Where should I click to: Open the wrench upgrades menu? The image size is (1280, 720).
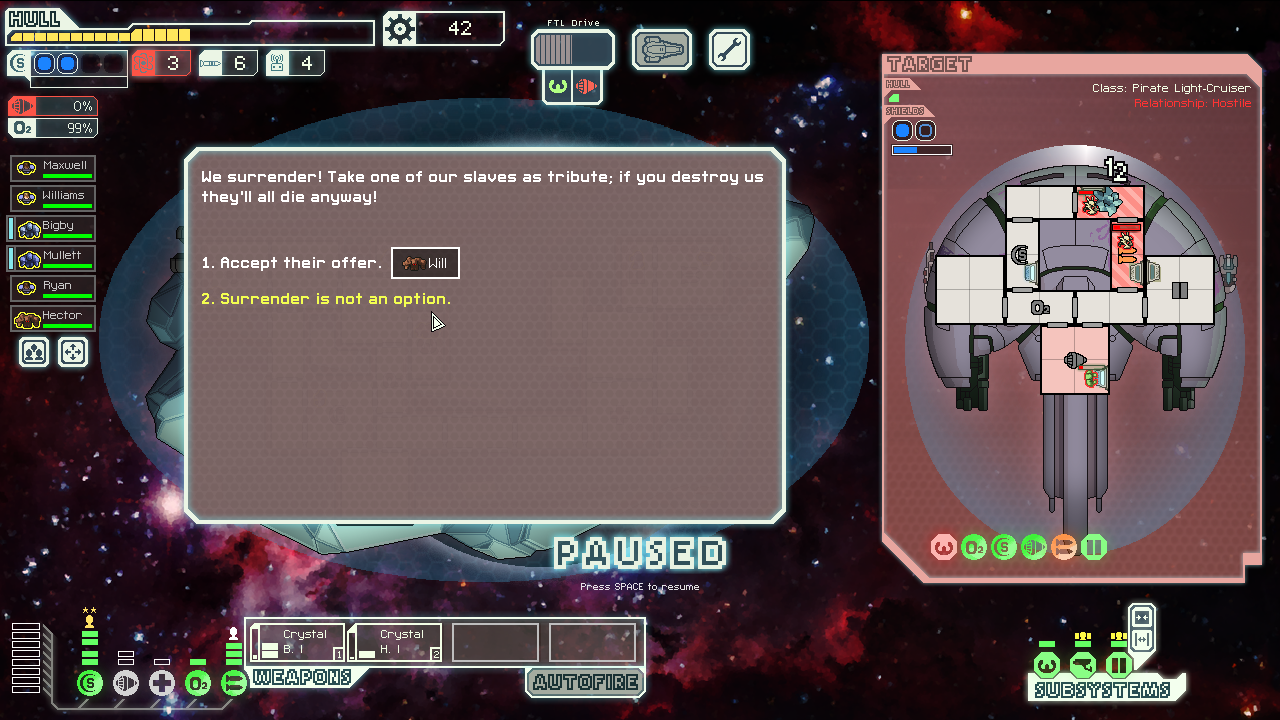point(729,49)
